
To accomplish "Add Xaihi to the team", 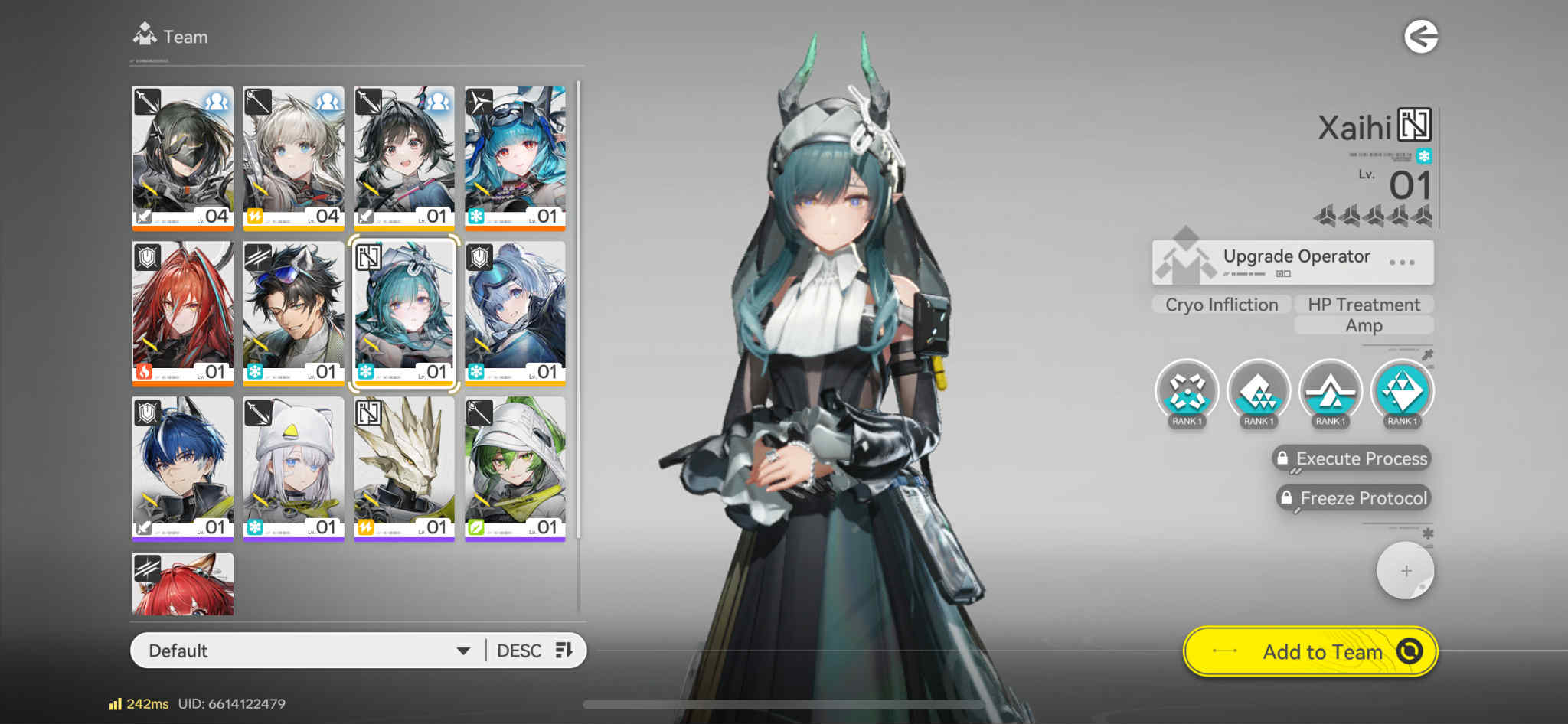I will pyautogui.click(x=1310, y=651).
